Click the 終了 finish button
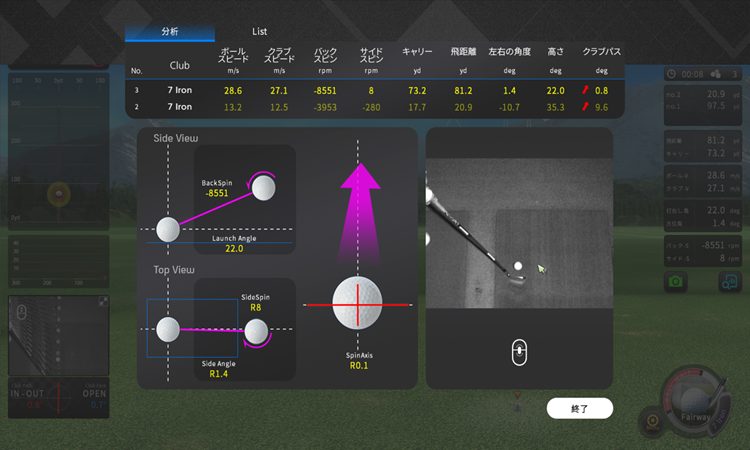Image resolution: width=750 pixels, height=450 pixels. coord(579,408)
